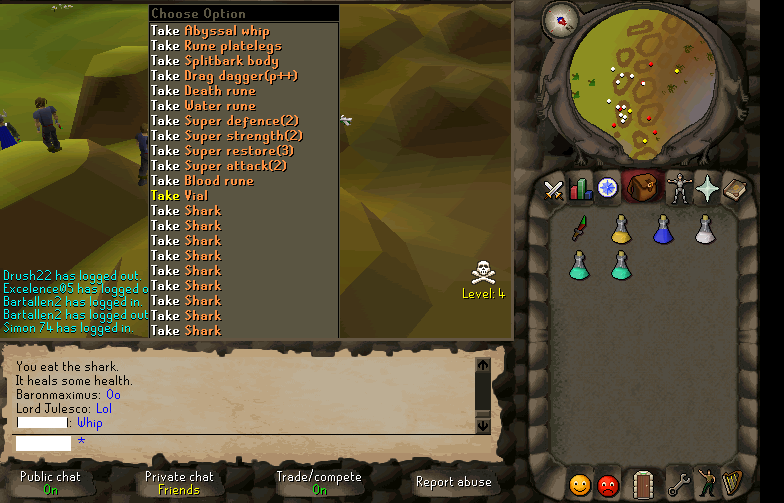Click the poisoned dagger in the inventory
Image resolution: width=784 pixels, height=503 pixels.
pyautogui.click(x=579, y=231)
